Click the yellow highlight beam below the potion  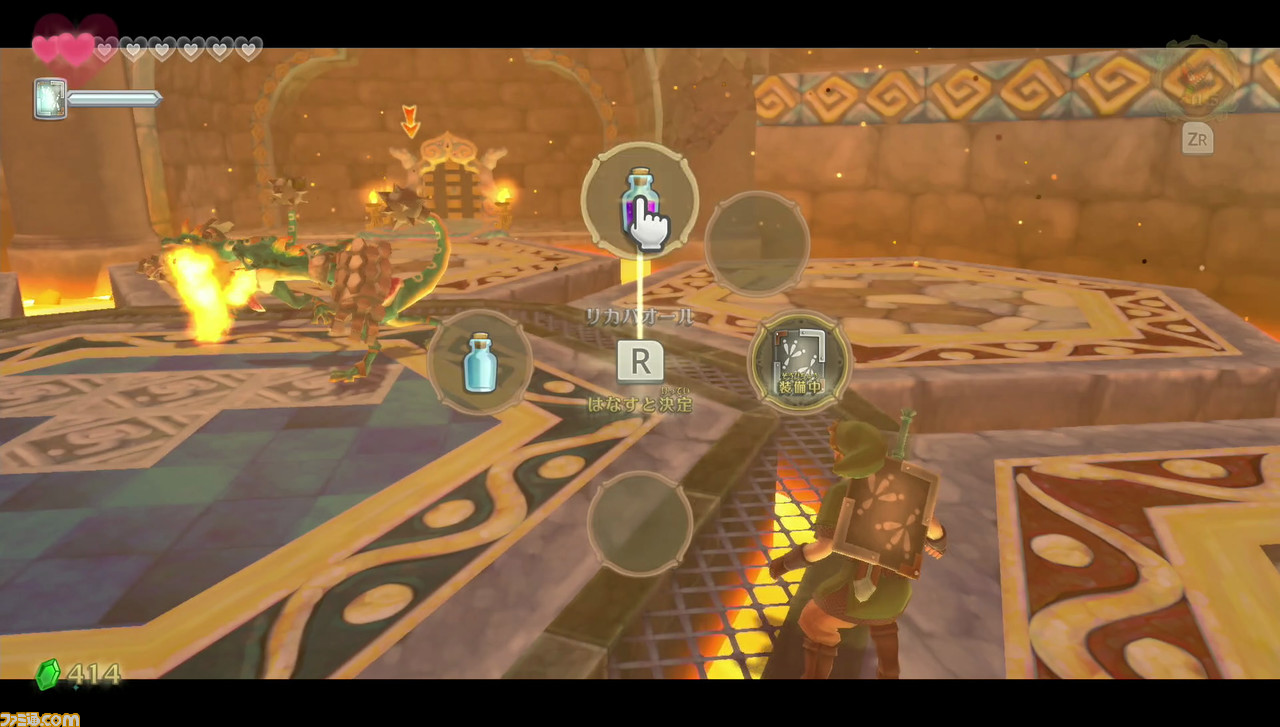click(x=638, y=280)
